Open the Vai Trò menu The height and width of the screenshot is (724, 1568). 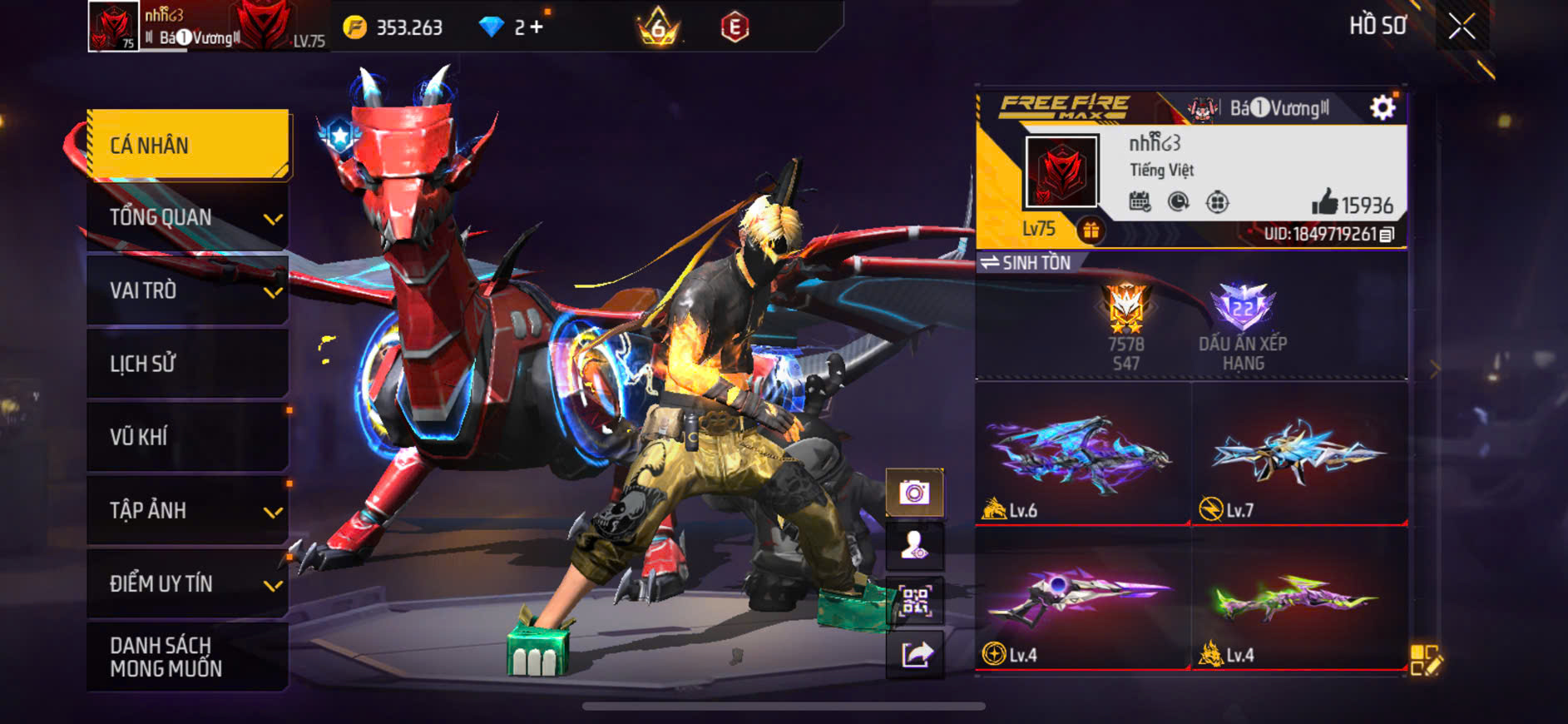click(189, 290)
